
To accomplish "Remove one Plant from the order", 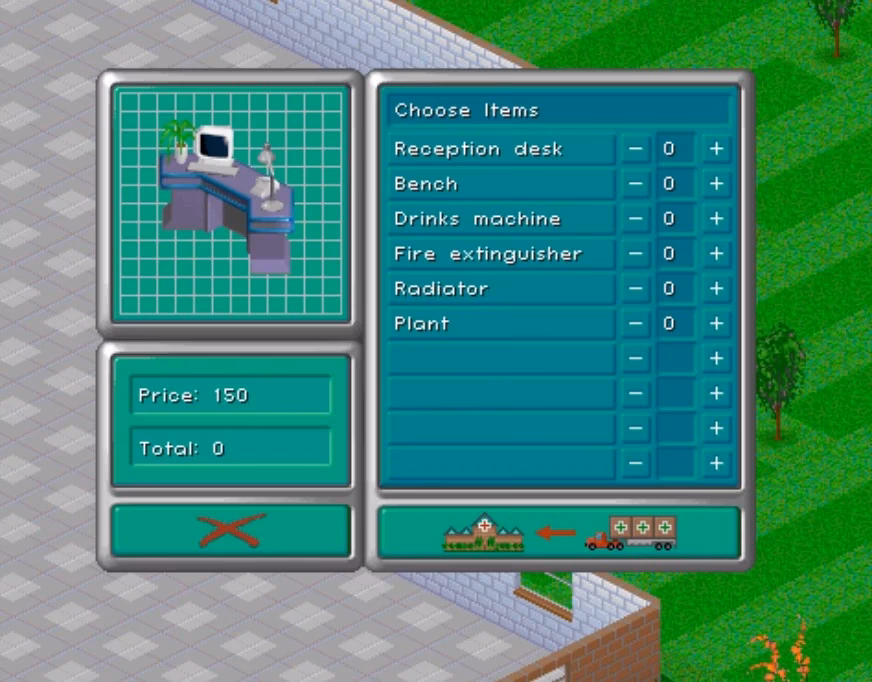I will point(636,324).
